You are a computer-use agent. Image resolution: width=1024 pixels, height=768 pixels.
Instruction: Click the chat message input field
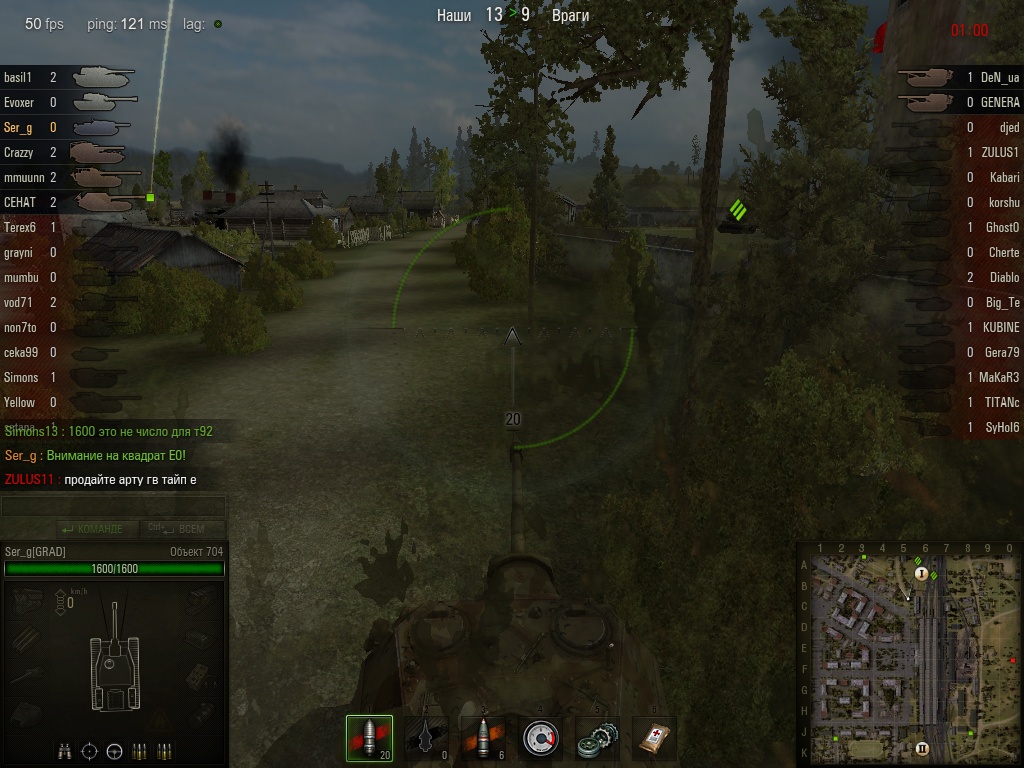113,507
